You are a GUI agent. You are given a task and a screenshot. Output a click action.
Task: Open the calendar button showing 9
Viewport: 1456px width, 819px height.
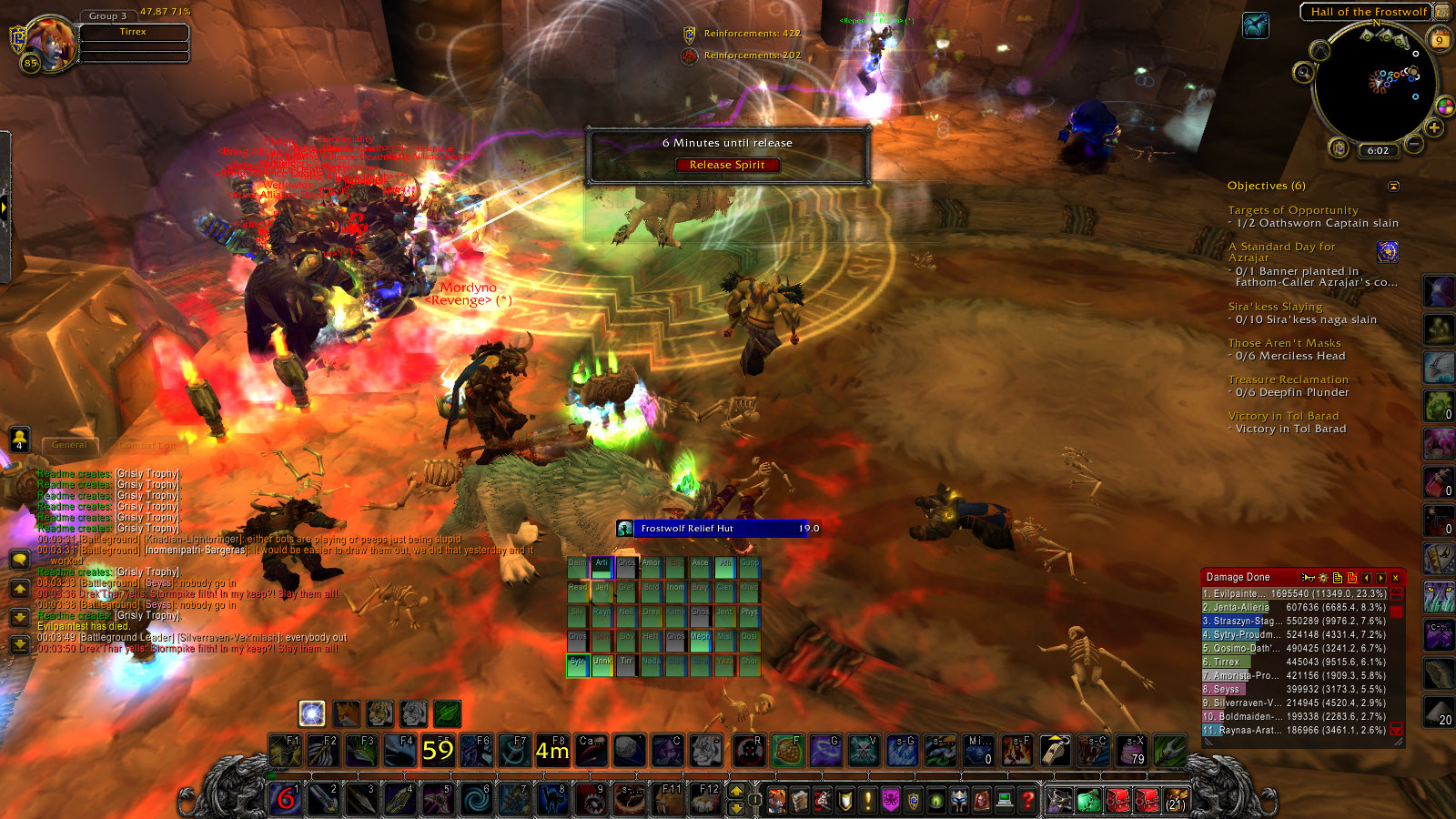click(1440, 39)
